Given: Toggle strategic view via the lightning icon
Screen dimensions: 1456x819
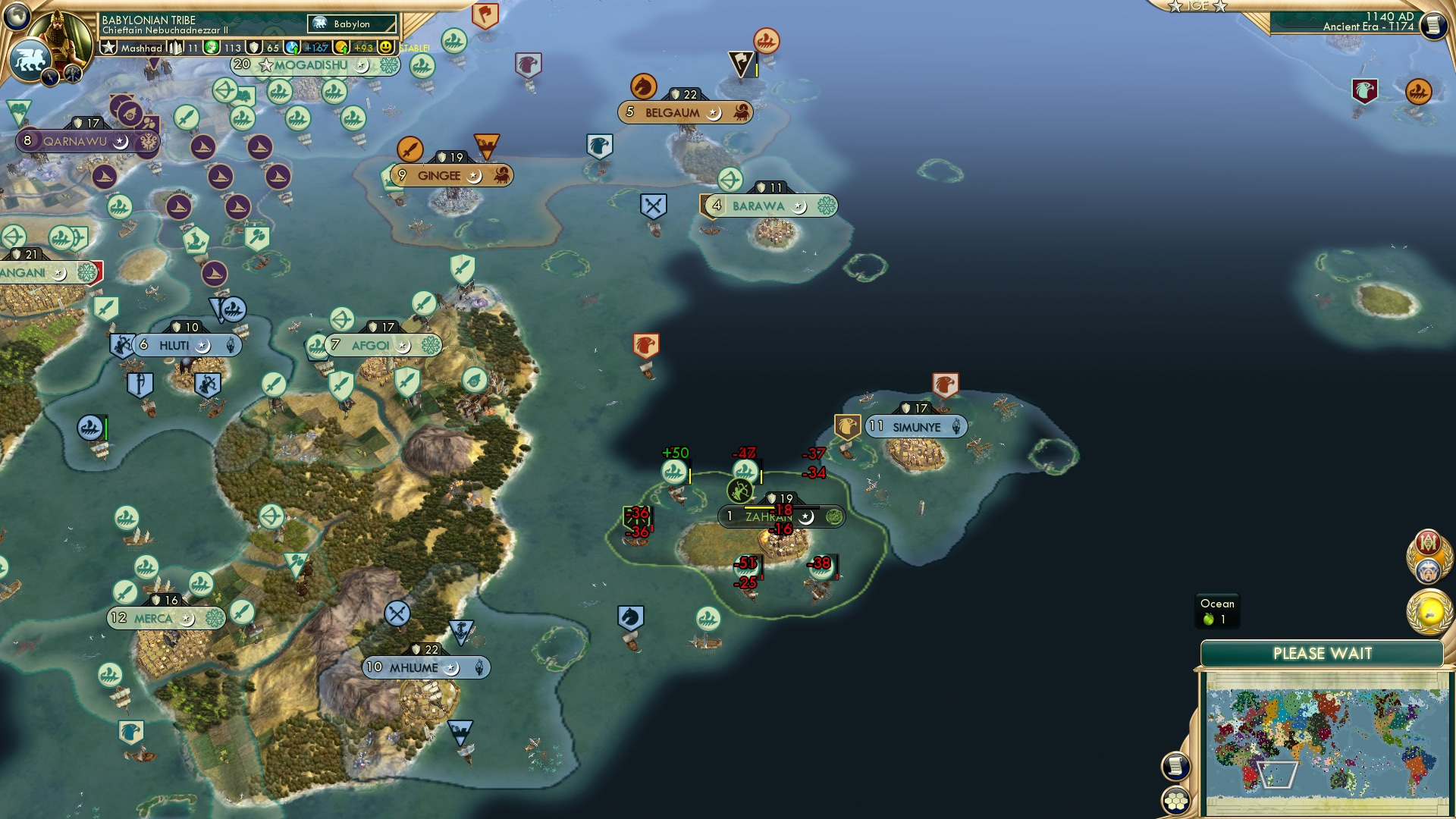Looking at the screenshot, I should 50,77.
